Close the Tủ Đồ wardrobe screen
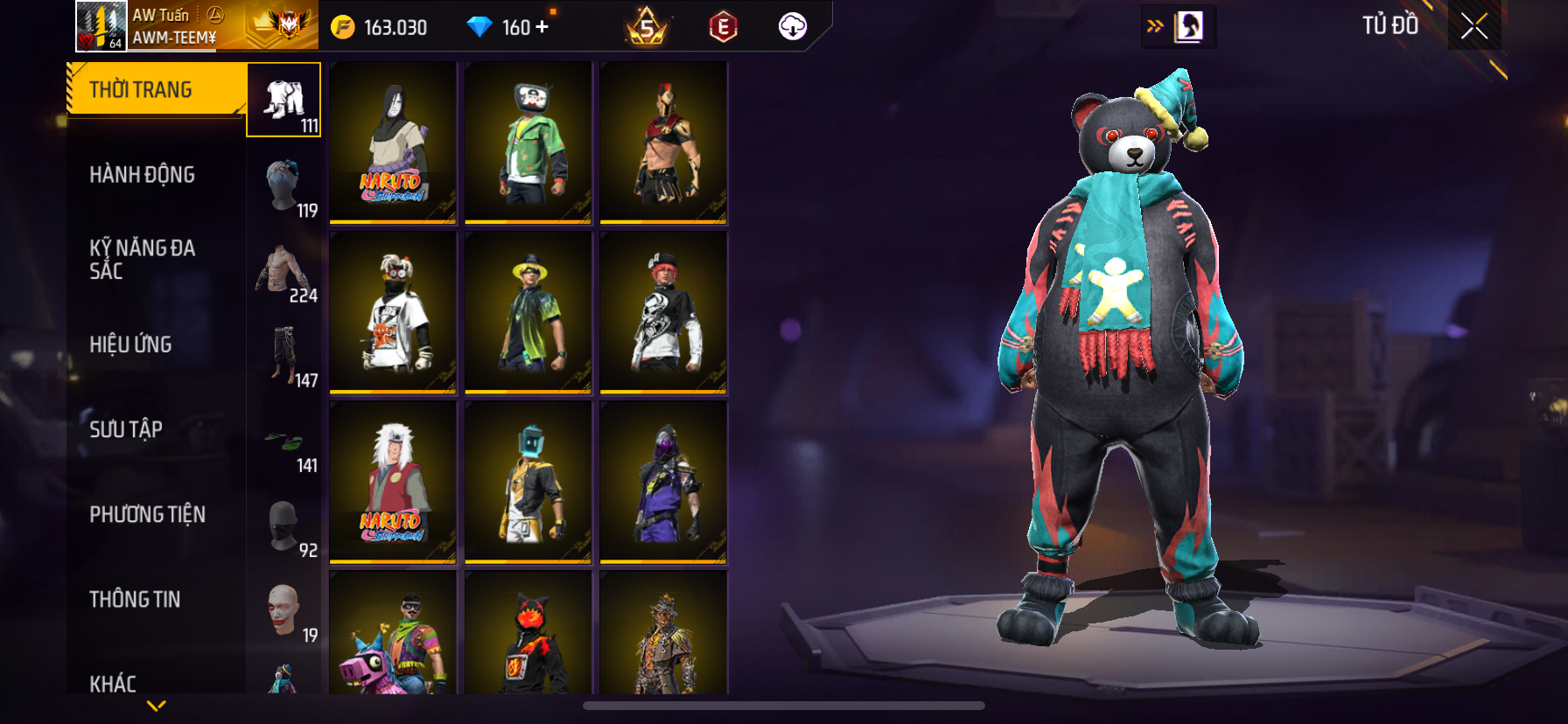1568x724 pixels. pyautogui.click(x=1474, y=27)
